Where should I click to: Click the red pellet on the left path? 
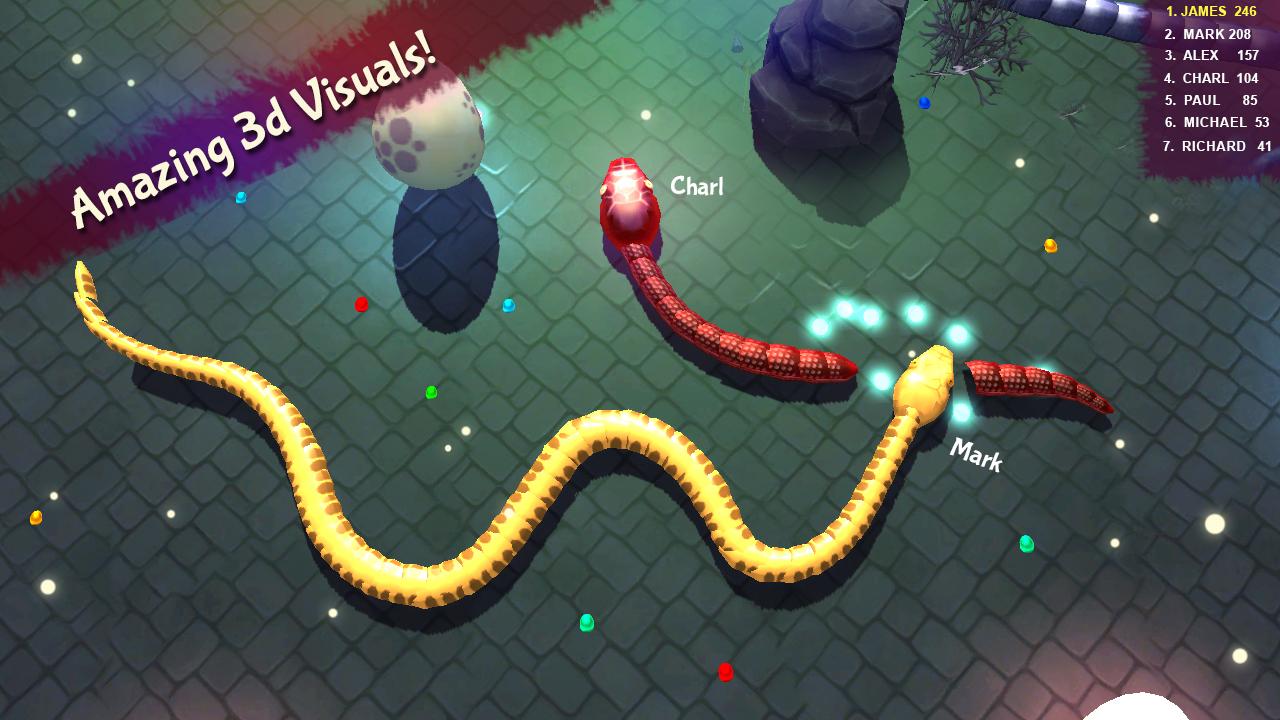point(359,303)
